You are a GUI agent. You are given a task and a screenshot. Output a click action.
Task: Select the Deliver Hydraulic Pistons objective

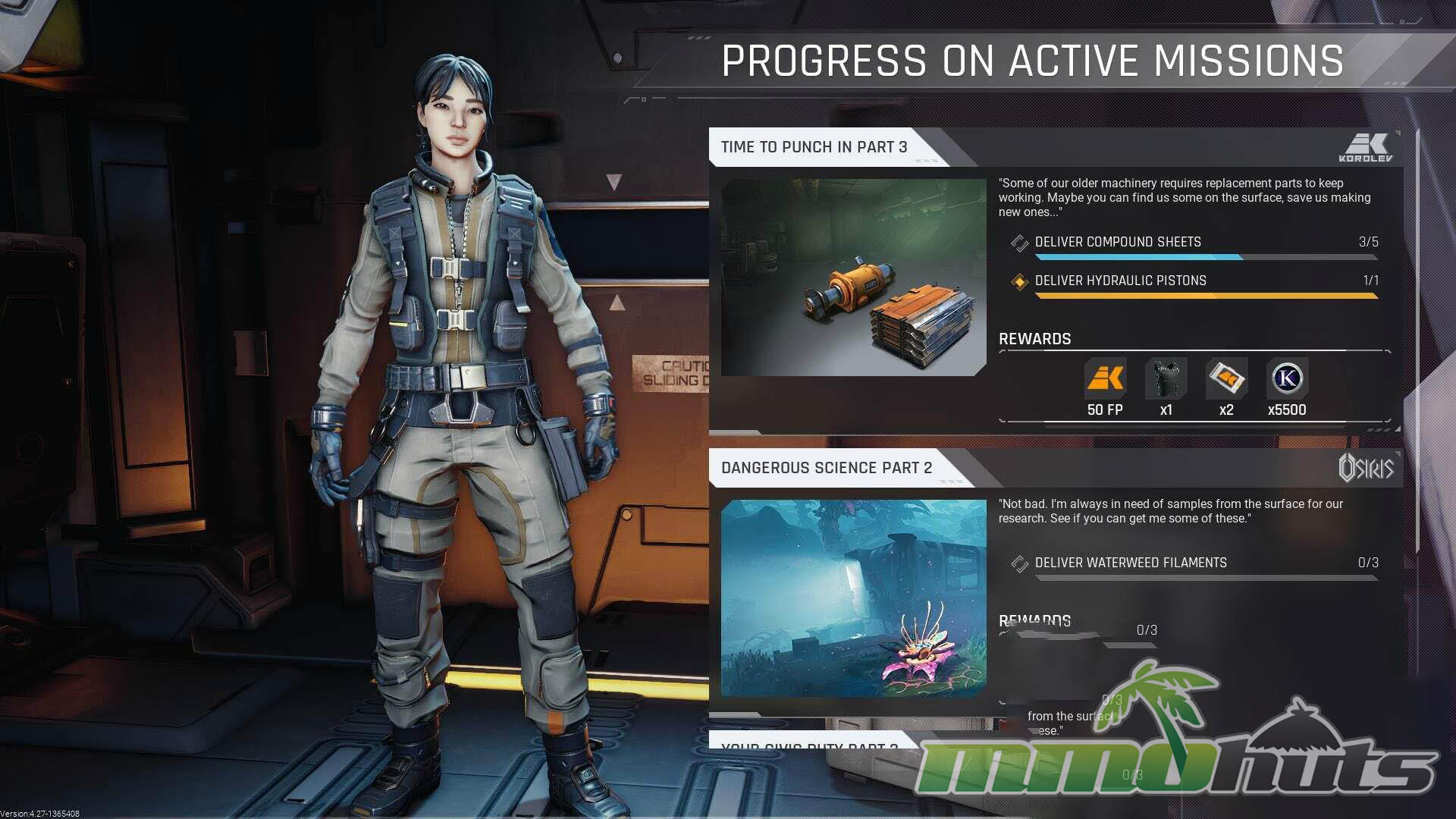1120,281
